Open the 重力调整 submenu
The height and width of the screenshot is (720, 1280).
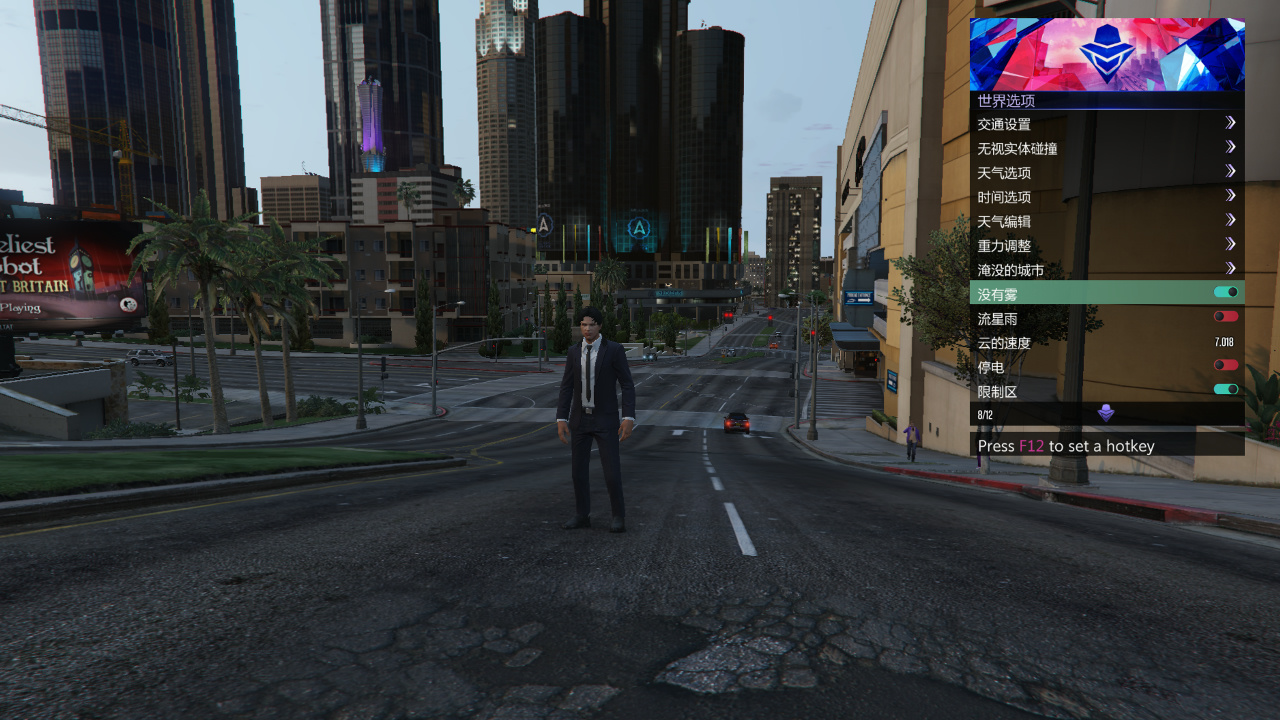coord(1106,245)
